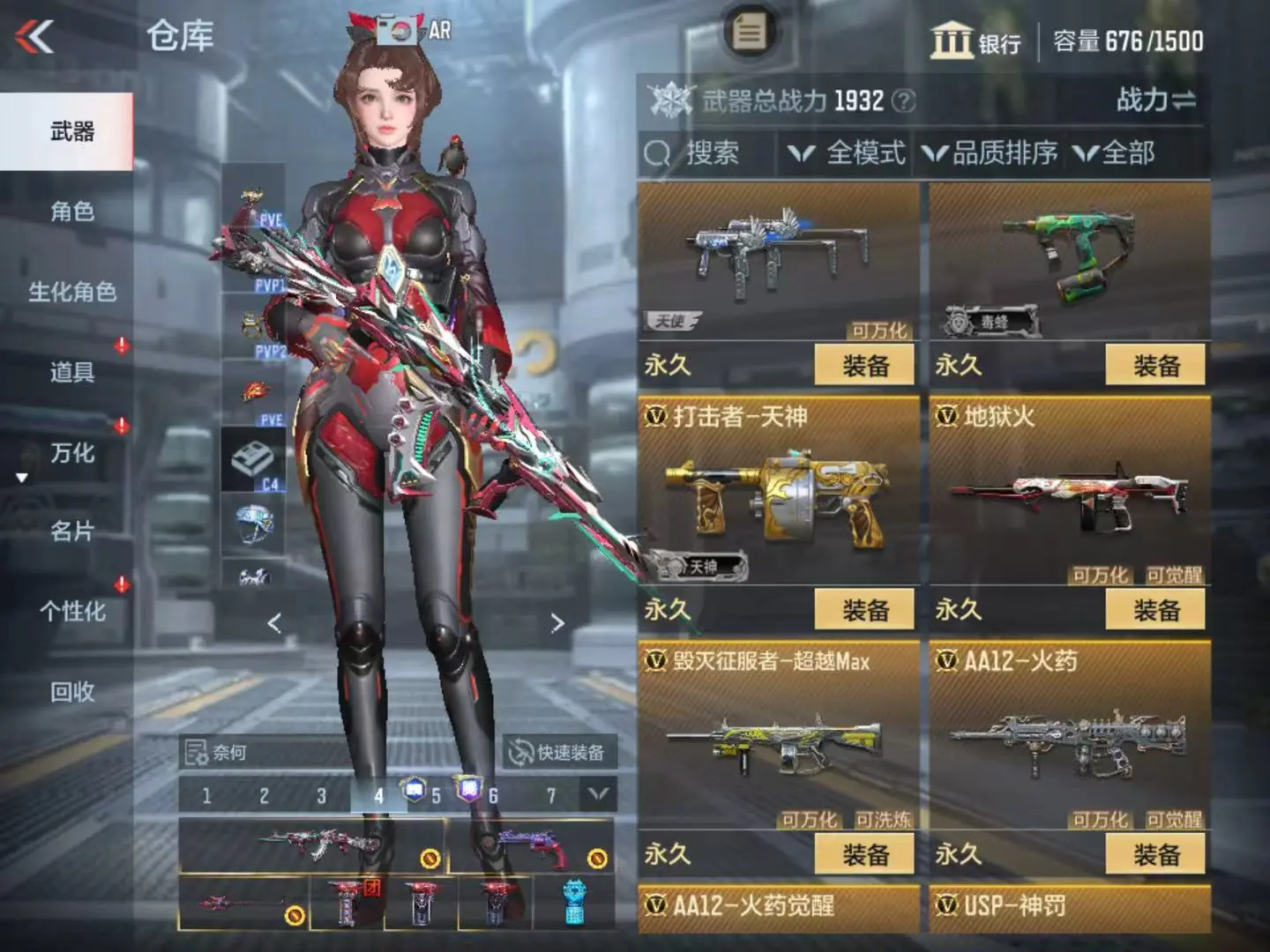Image resolution: width=1270 pixels, height=952 pixels.
Task: Open the 生化角色 tab
Action: [71, 292]
